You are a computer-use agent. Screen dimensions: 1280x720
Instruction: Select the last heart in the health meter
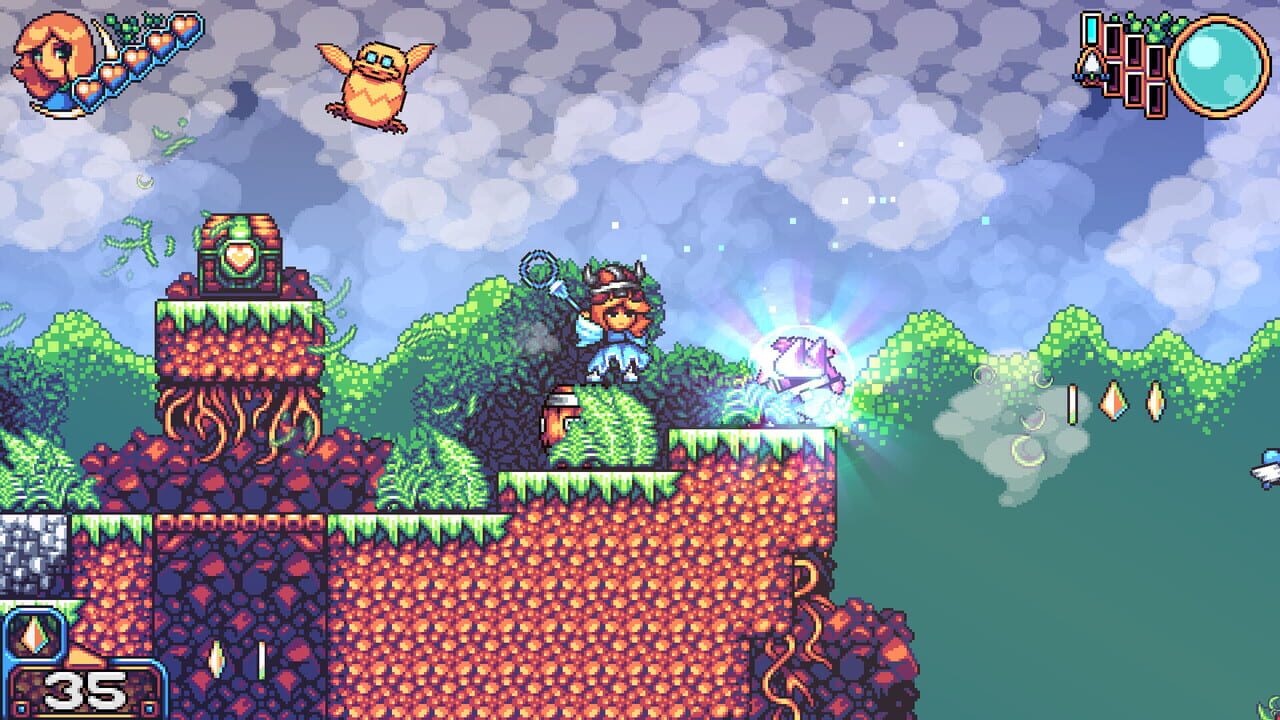coord(184,27)
